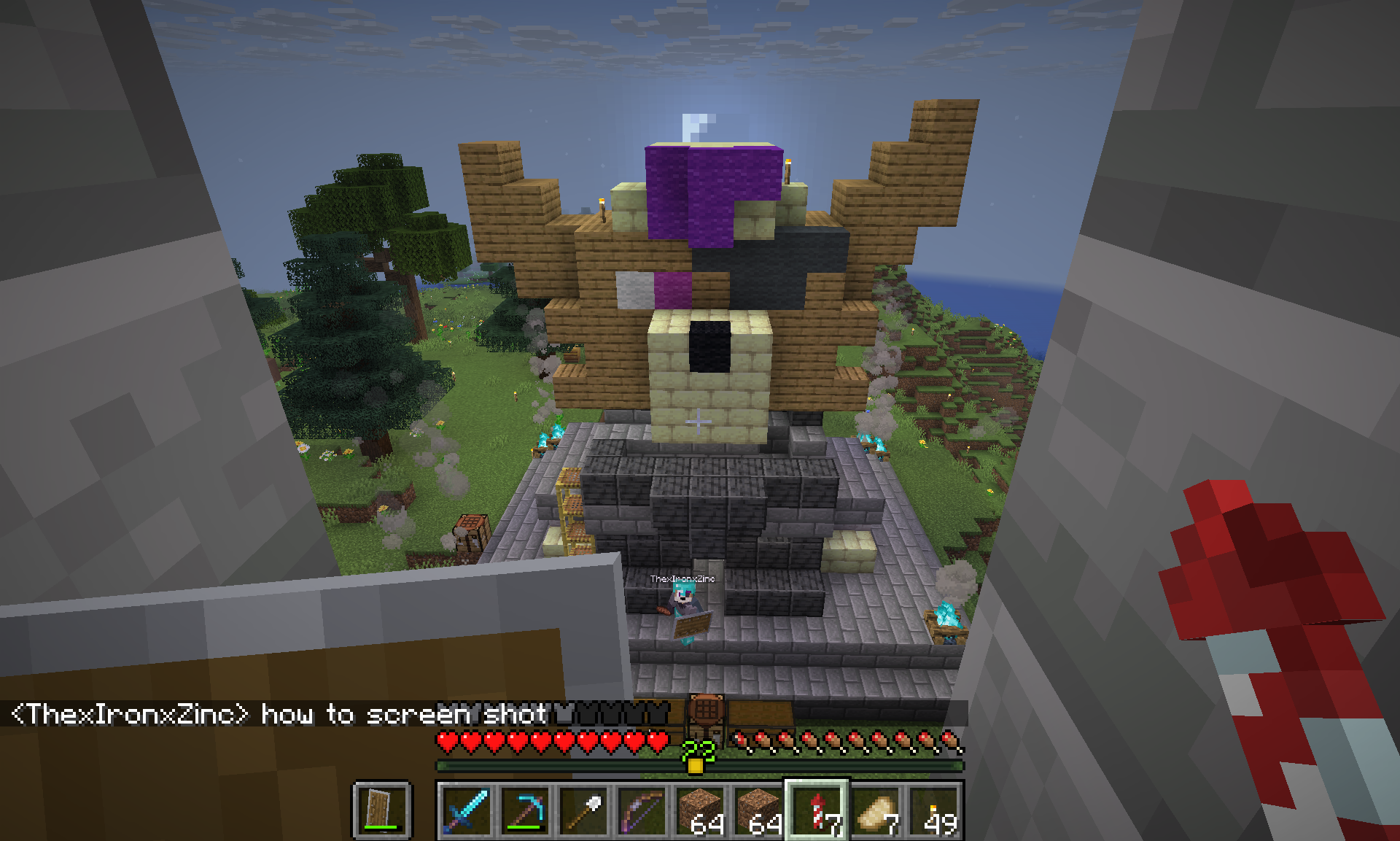Choose the torch stack of 49
Screen dimensions: 1400x841
[933, 810]
